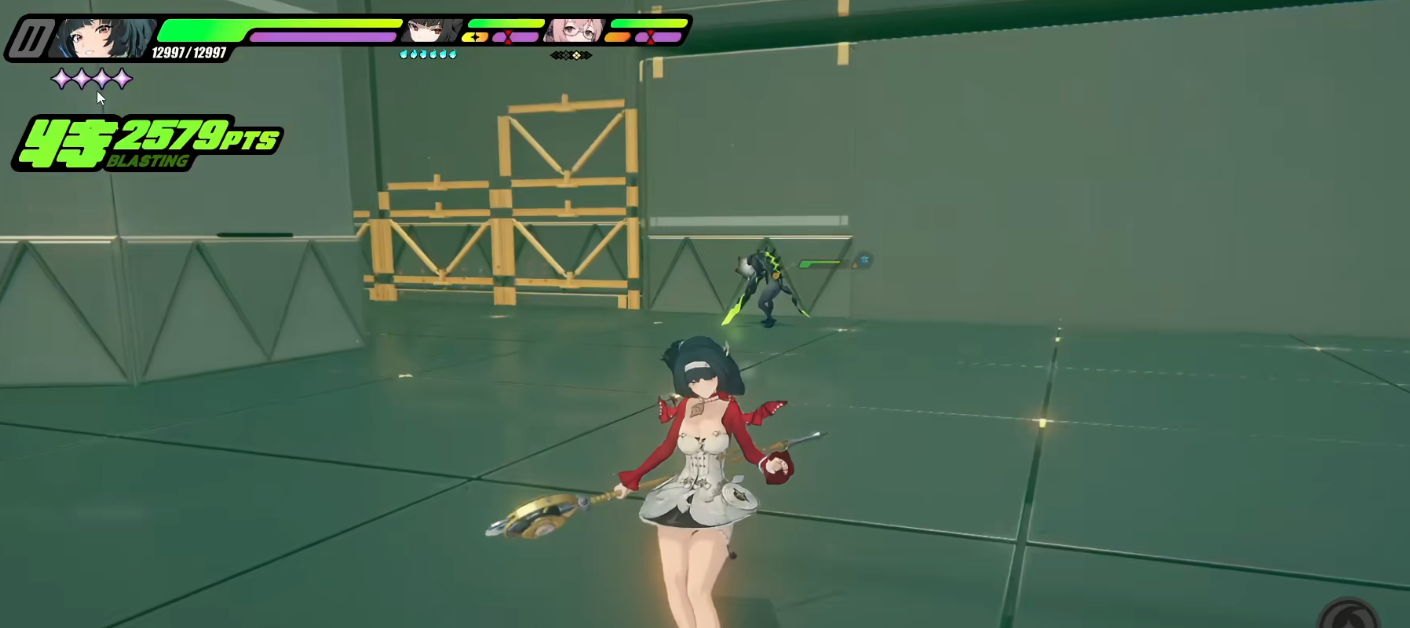Image resolution: width=1410 pixels, height=628 pixels.
Task: Select the active dark-haired character portrait
Action: click(103, 38)
